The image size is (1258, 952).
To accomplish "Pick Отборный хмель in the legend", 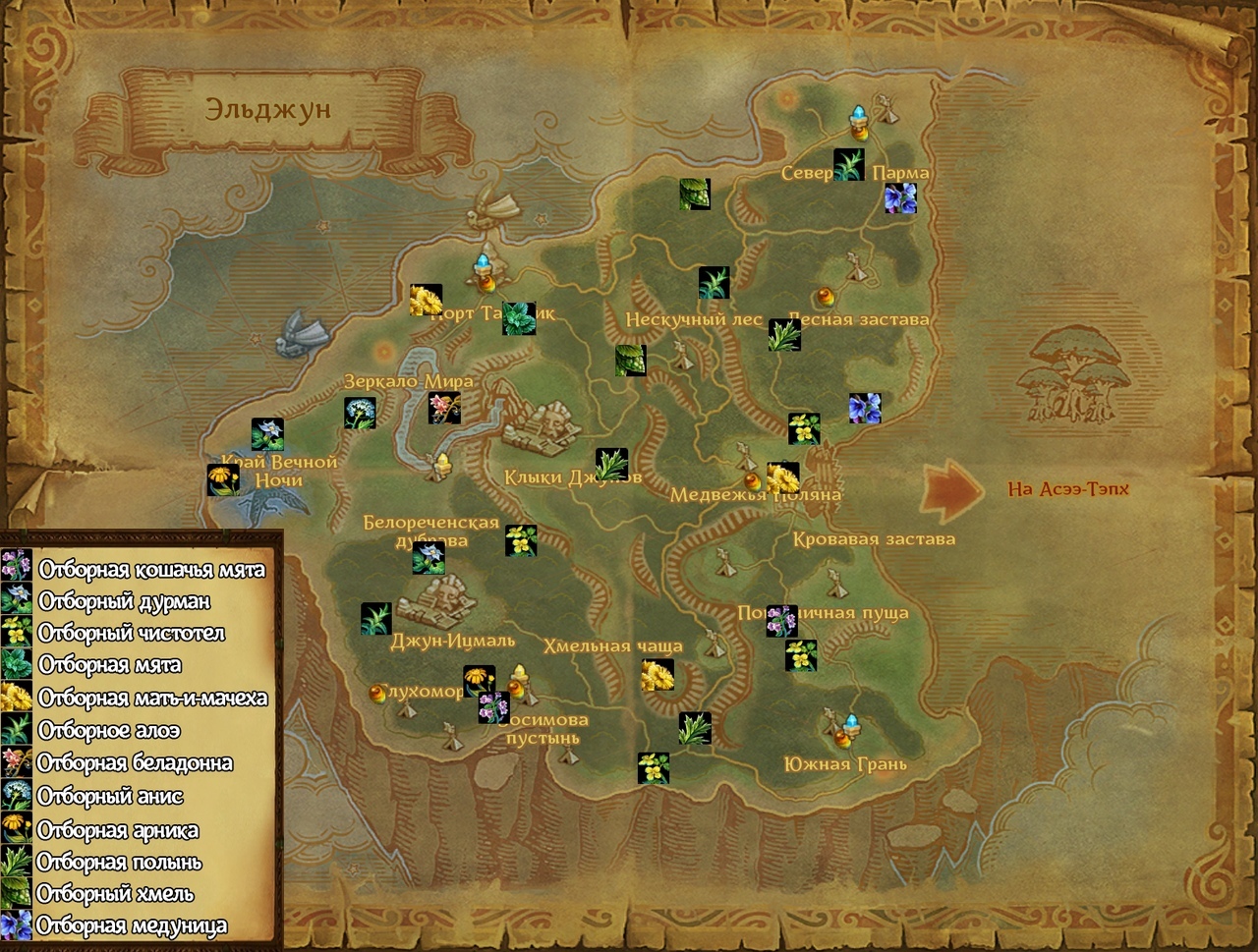I will pyautogui.click(x=114, y=895).
